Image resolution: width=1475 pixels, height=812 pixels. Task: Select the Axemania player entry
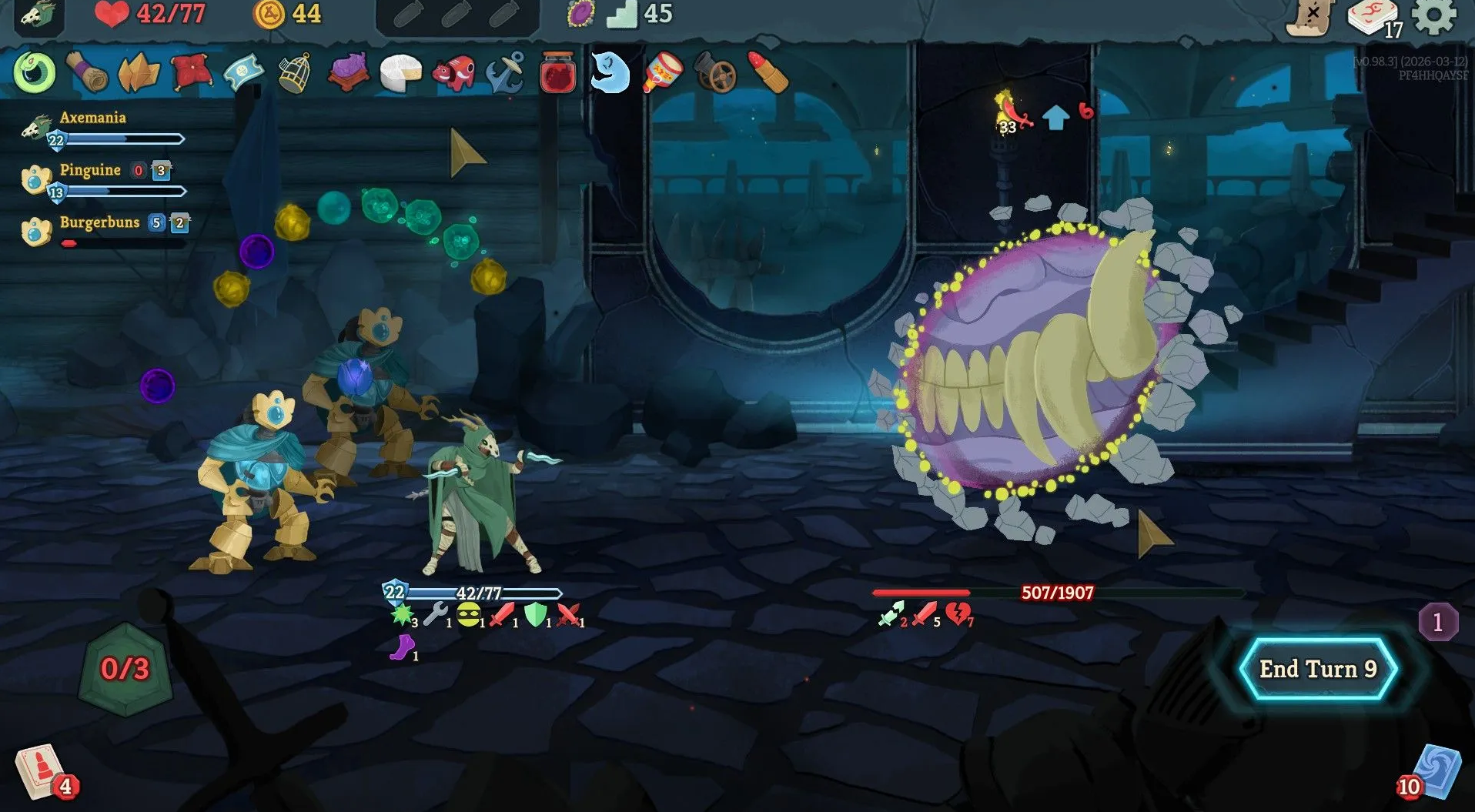92,127
